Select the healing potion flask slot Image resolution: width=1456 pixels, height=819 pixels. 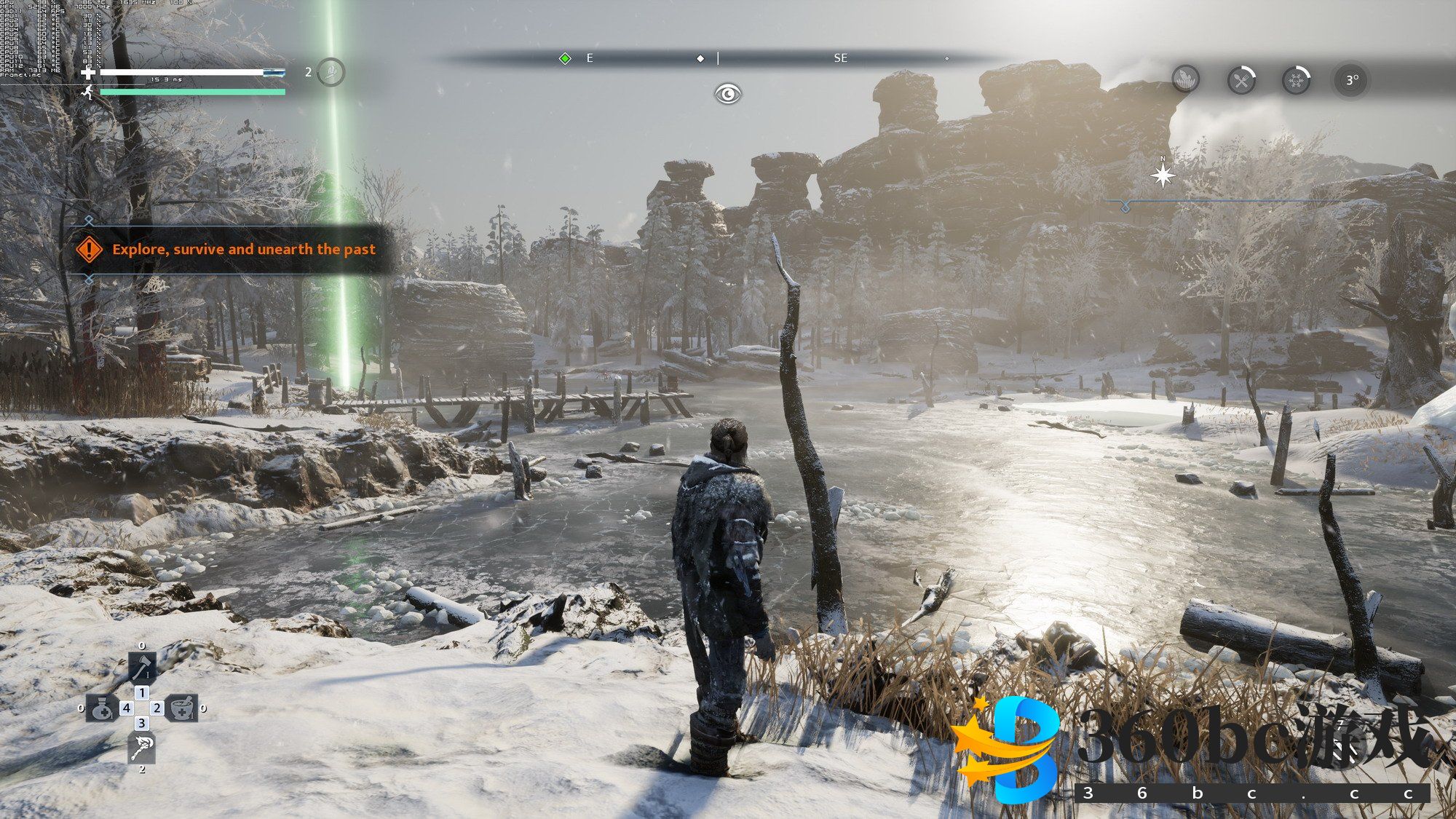coord(102,708)
